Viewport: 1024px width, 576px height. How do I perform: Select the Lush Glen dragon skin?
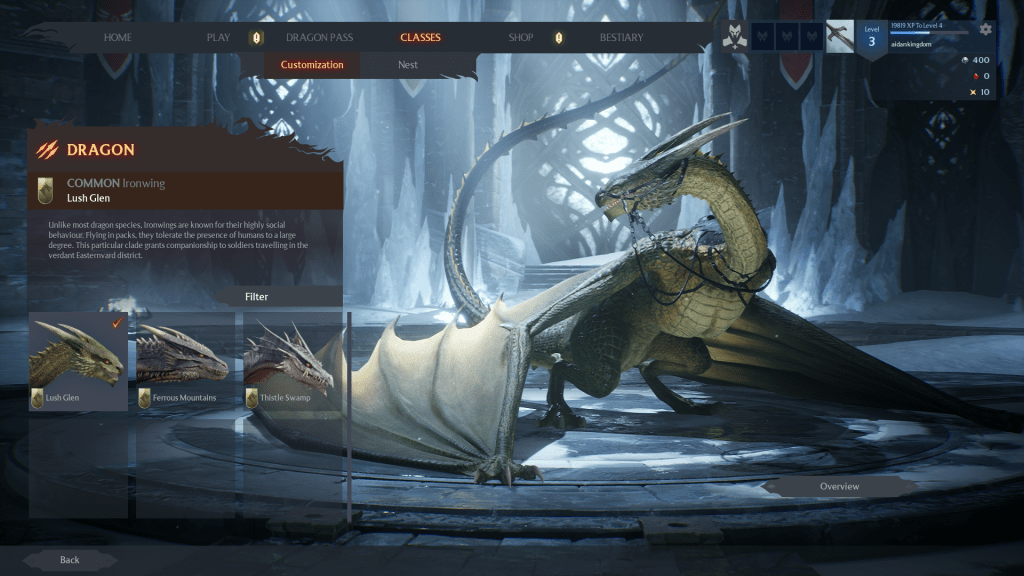79,361
